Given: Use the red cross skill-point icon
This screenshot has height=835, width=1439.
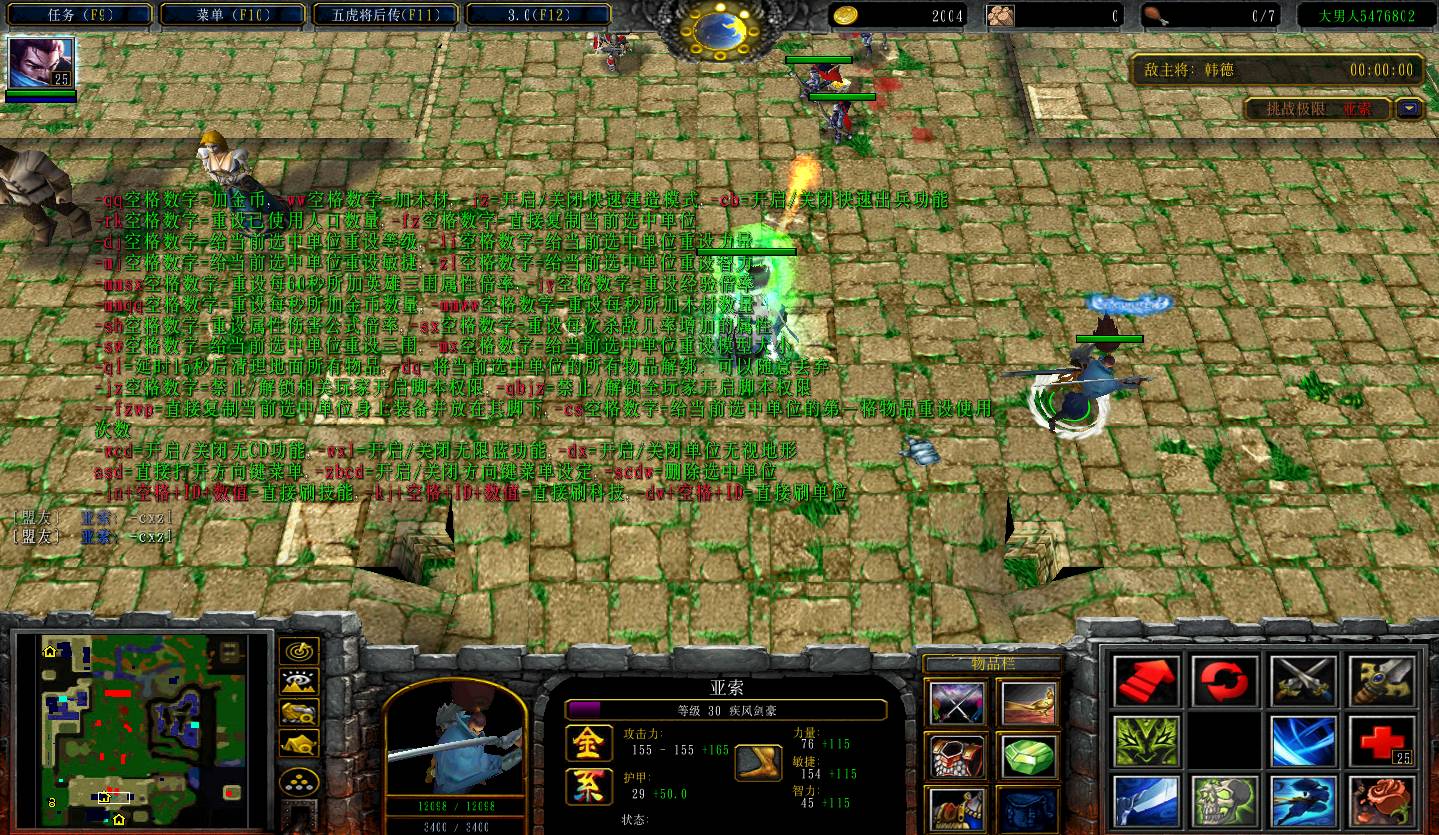Looking at the screenshot, I should point(1382,743).
